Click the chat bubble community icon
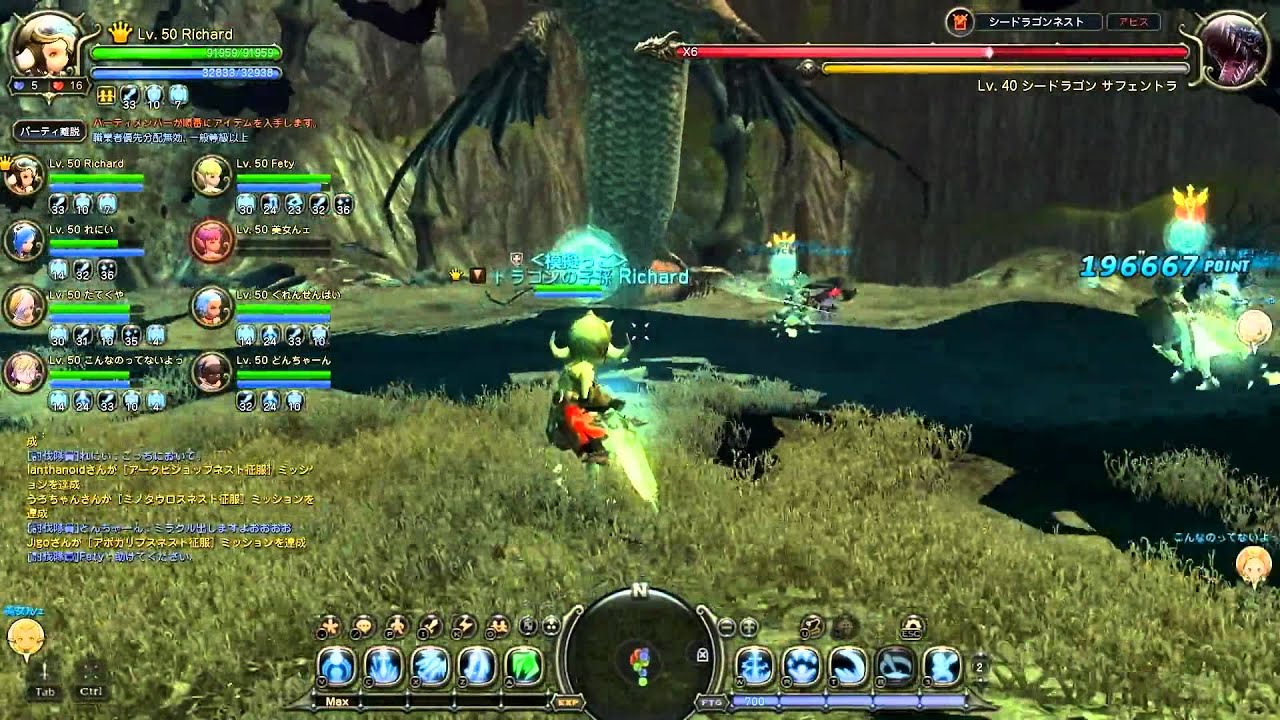Screen dimensions: 1280x720 (362, 627)
